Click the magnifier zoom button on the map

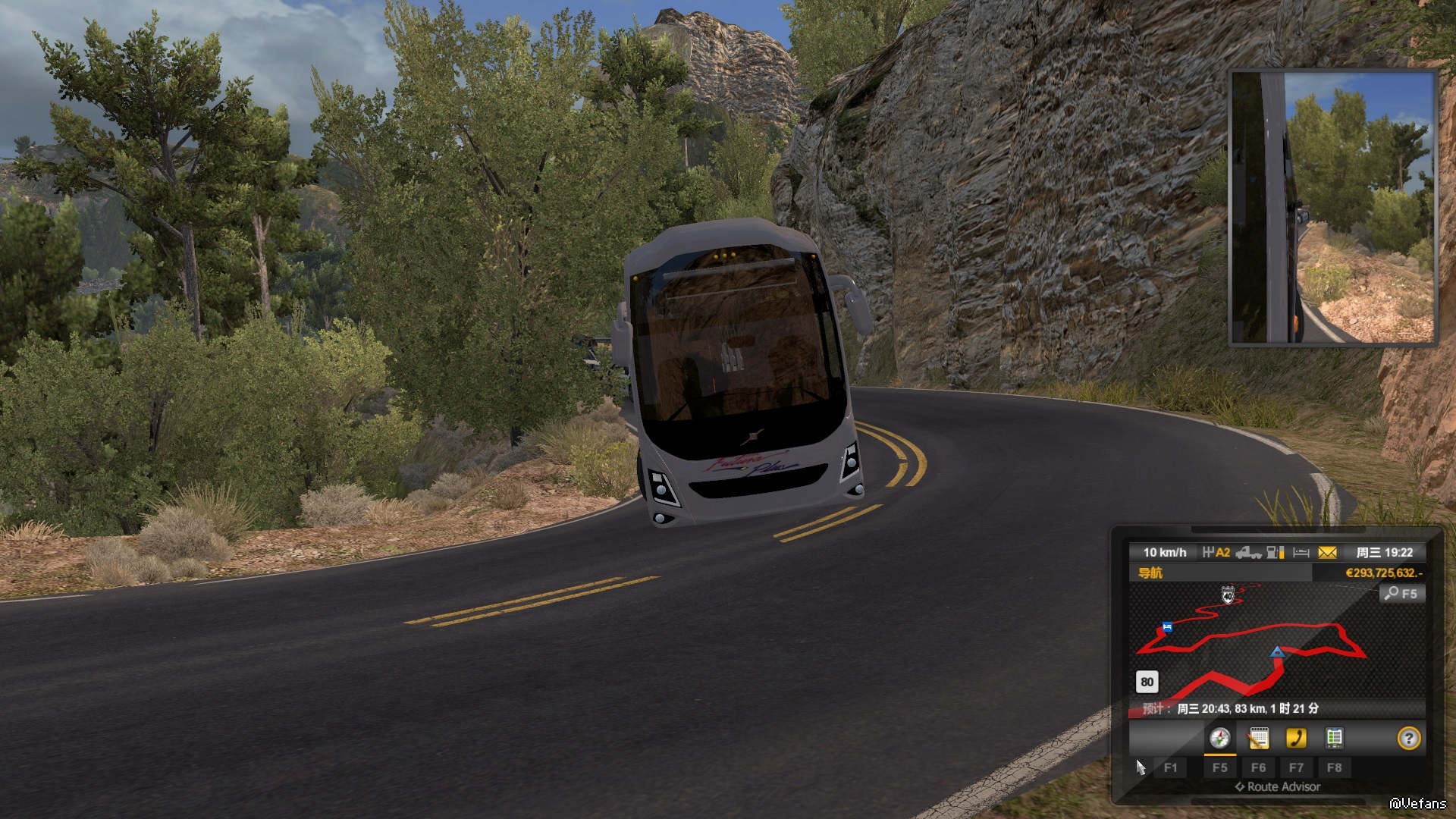tap(1401, 594)
